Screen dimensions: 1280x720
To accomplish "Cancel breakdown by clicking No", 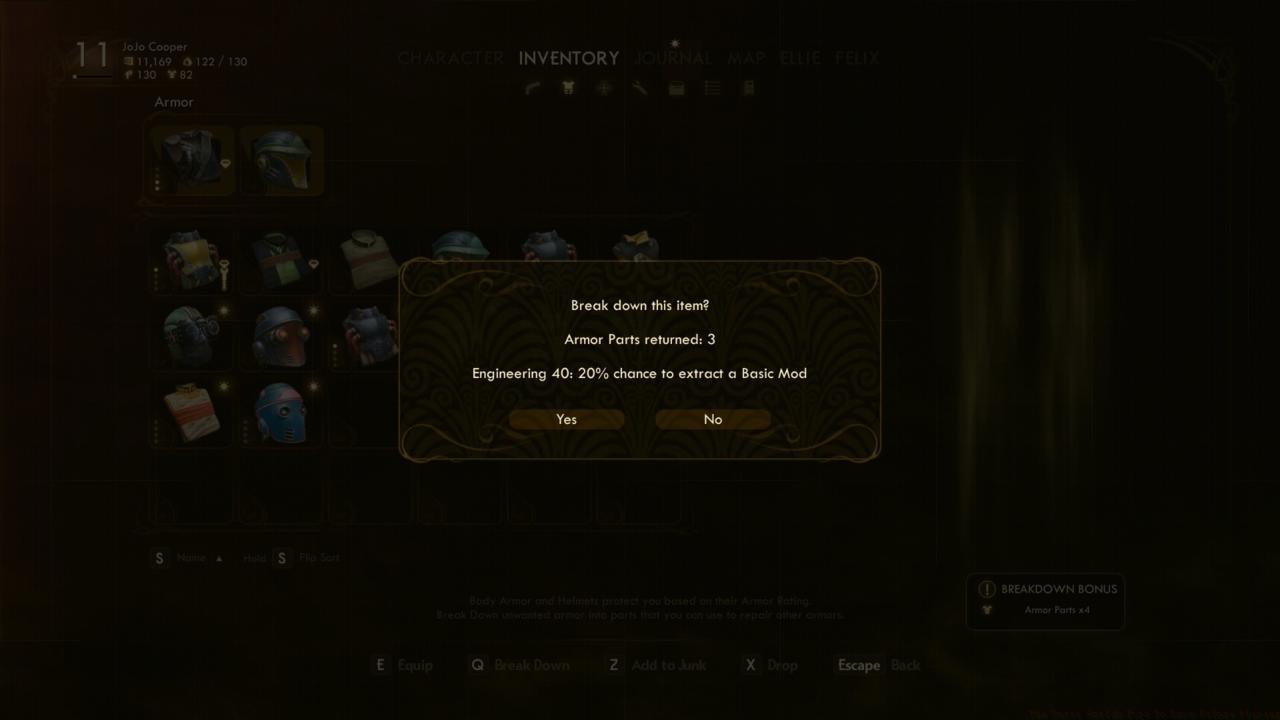I will [x=712, y=419].
